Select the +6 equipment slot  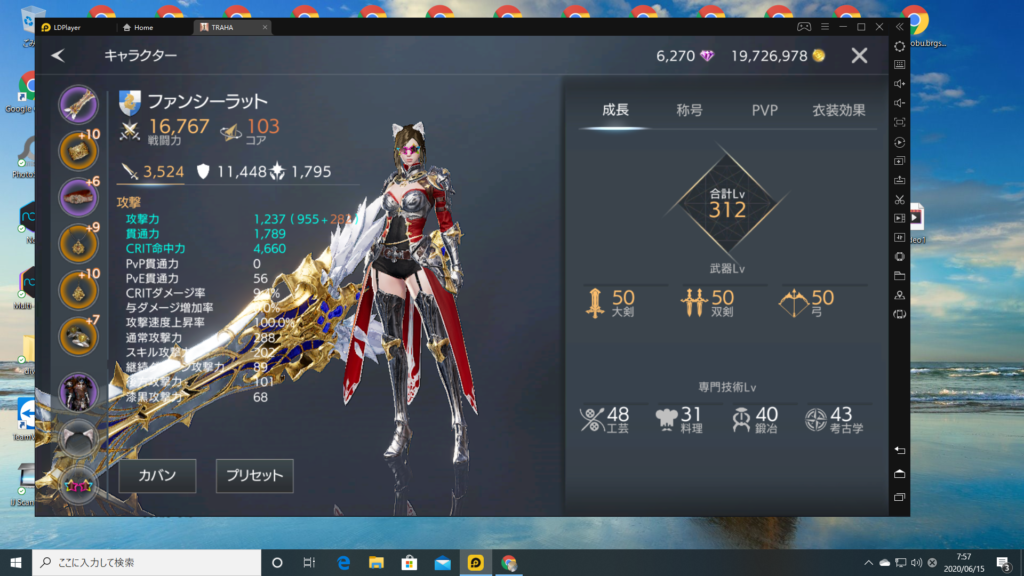coord(78,197)
